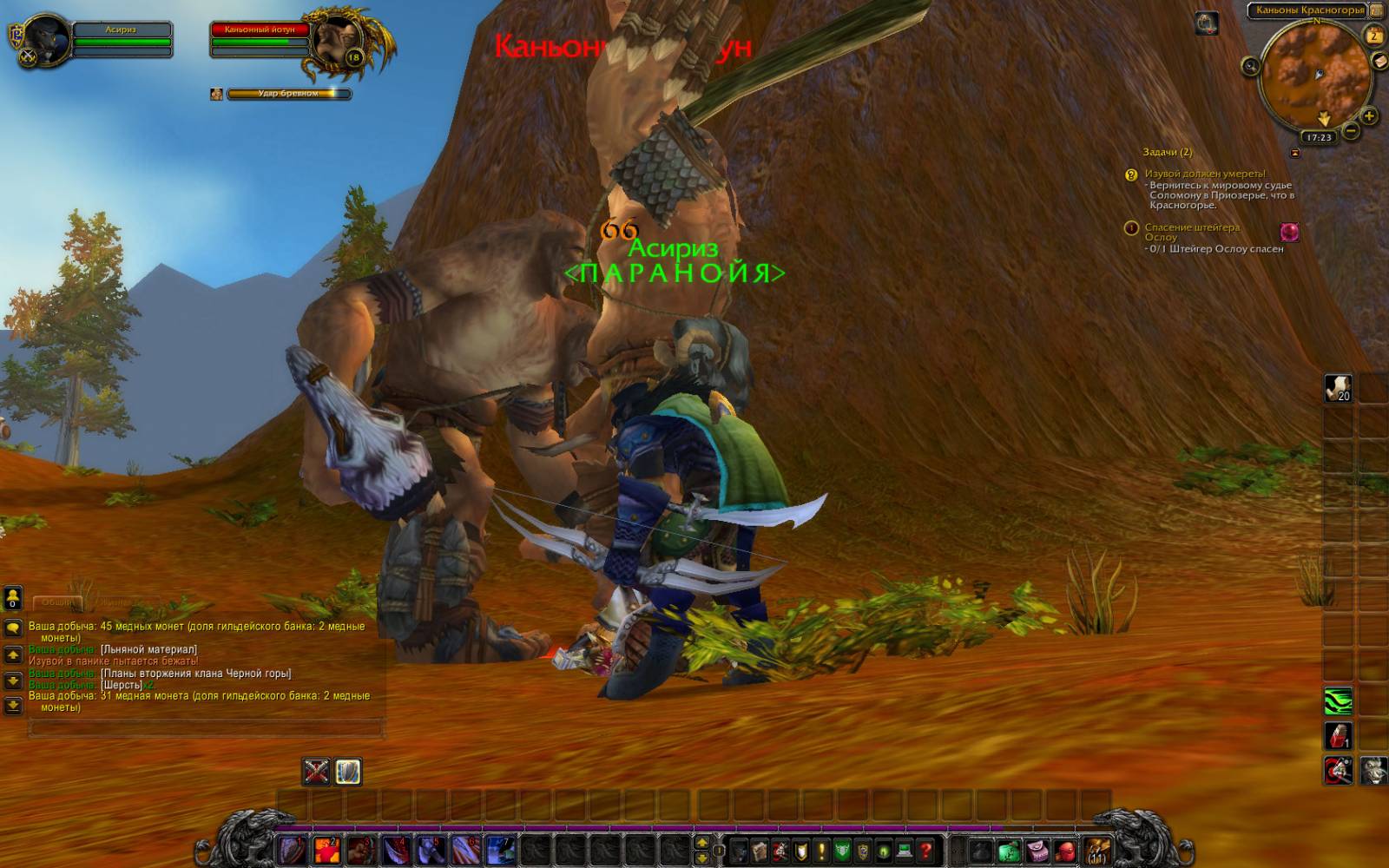The width and height of the screenshot is (1389, 868).
Task: Open the chat speech bubble menu button
Action: point(13,628)
